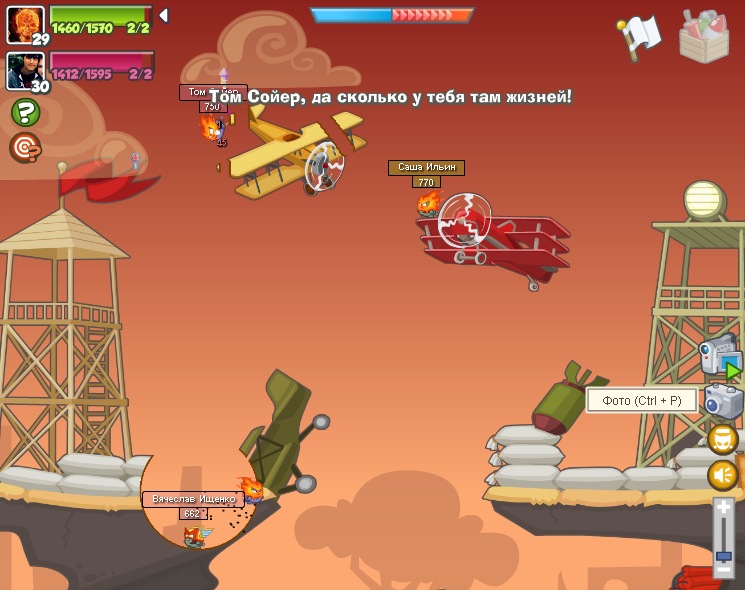
Task: Open the weapons crate
Action: [x=704, y=36]
